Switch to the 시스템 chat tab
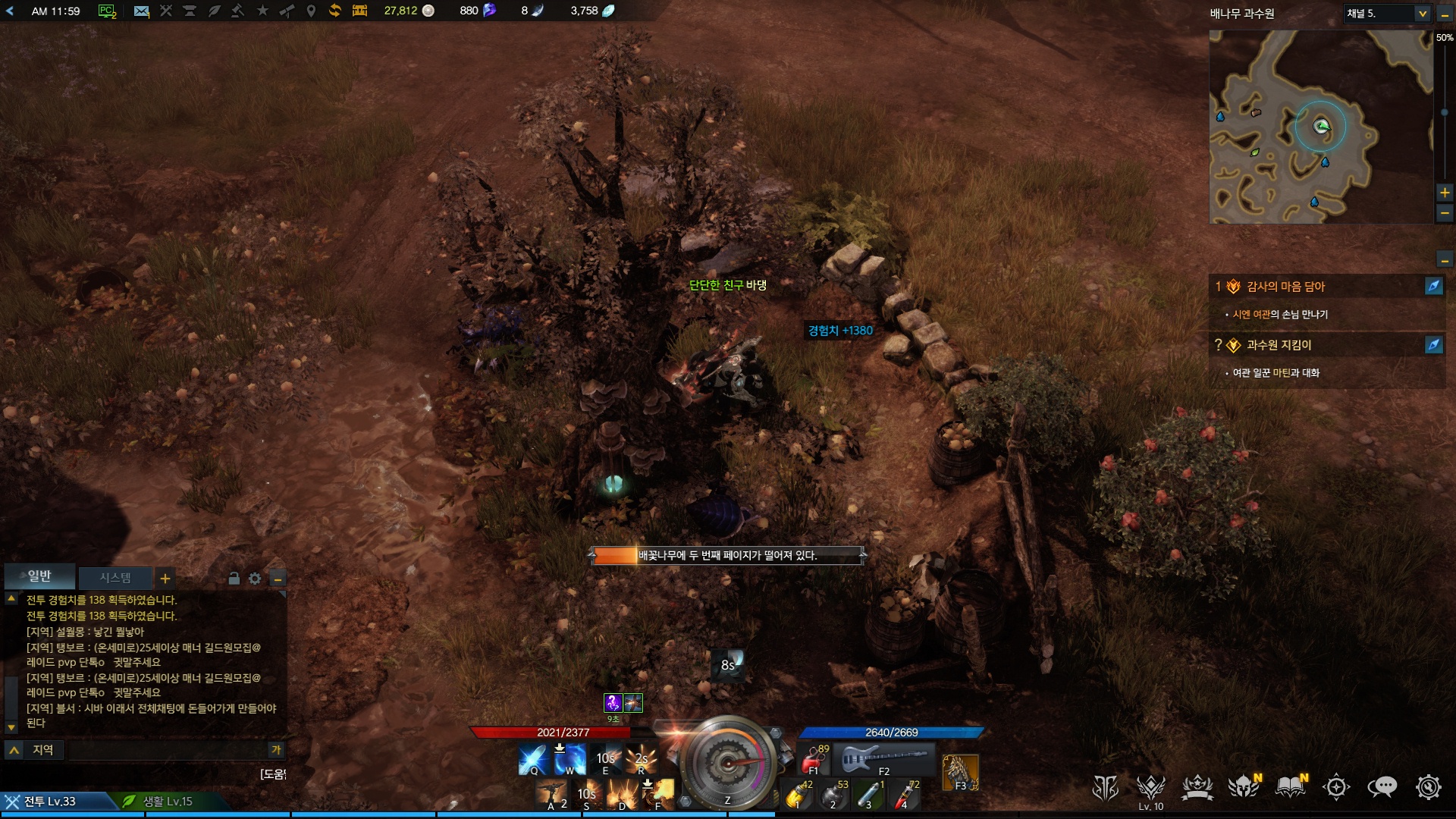Screen dimensions: 1456x819 click(x=115, y=578)
